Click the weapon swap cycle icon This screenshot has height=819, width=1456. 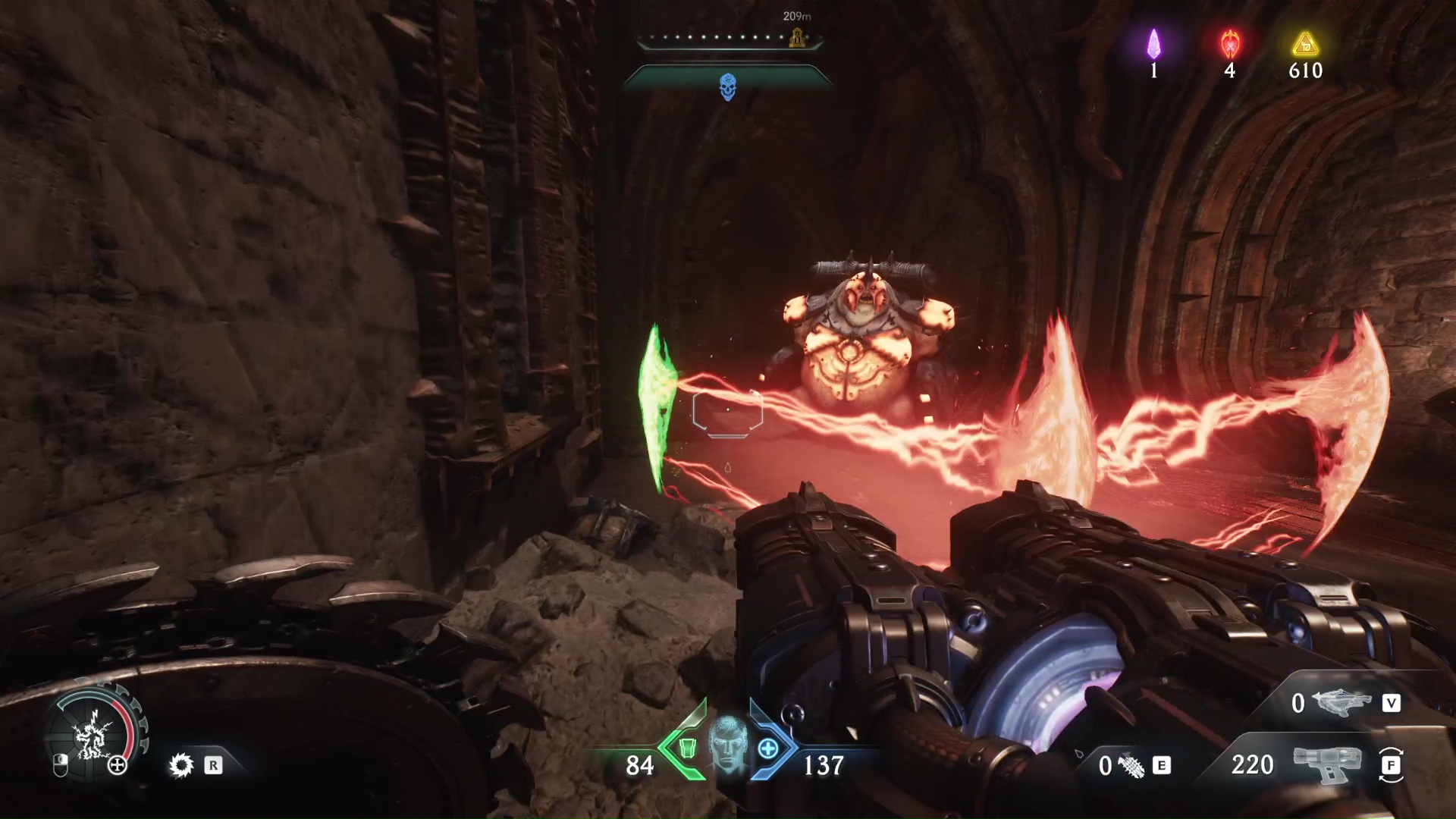point(1391,765)
